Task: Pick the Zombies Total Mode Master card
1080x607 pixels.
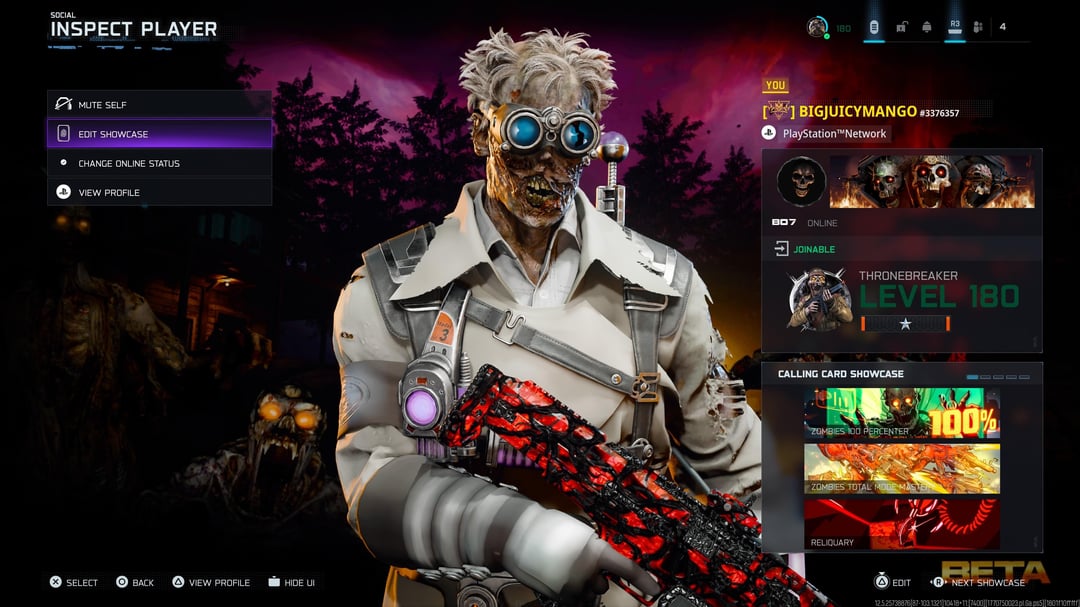Action: [x=901, y=469]
